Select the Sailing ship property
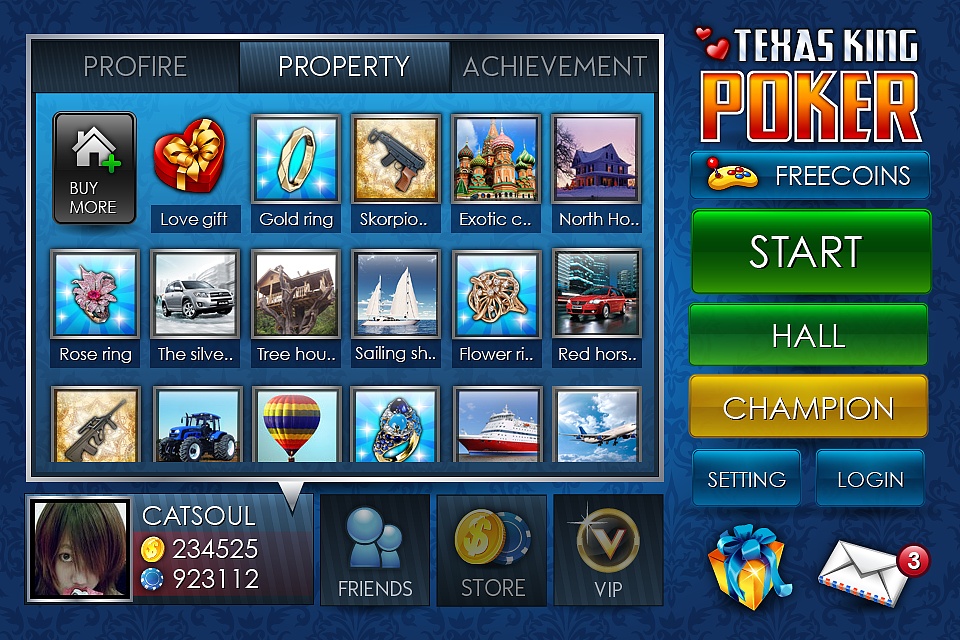 tap(396, 294)
